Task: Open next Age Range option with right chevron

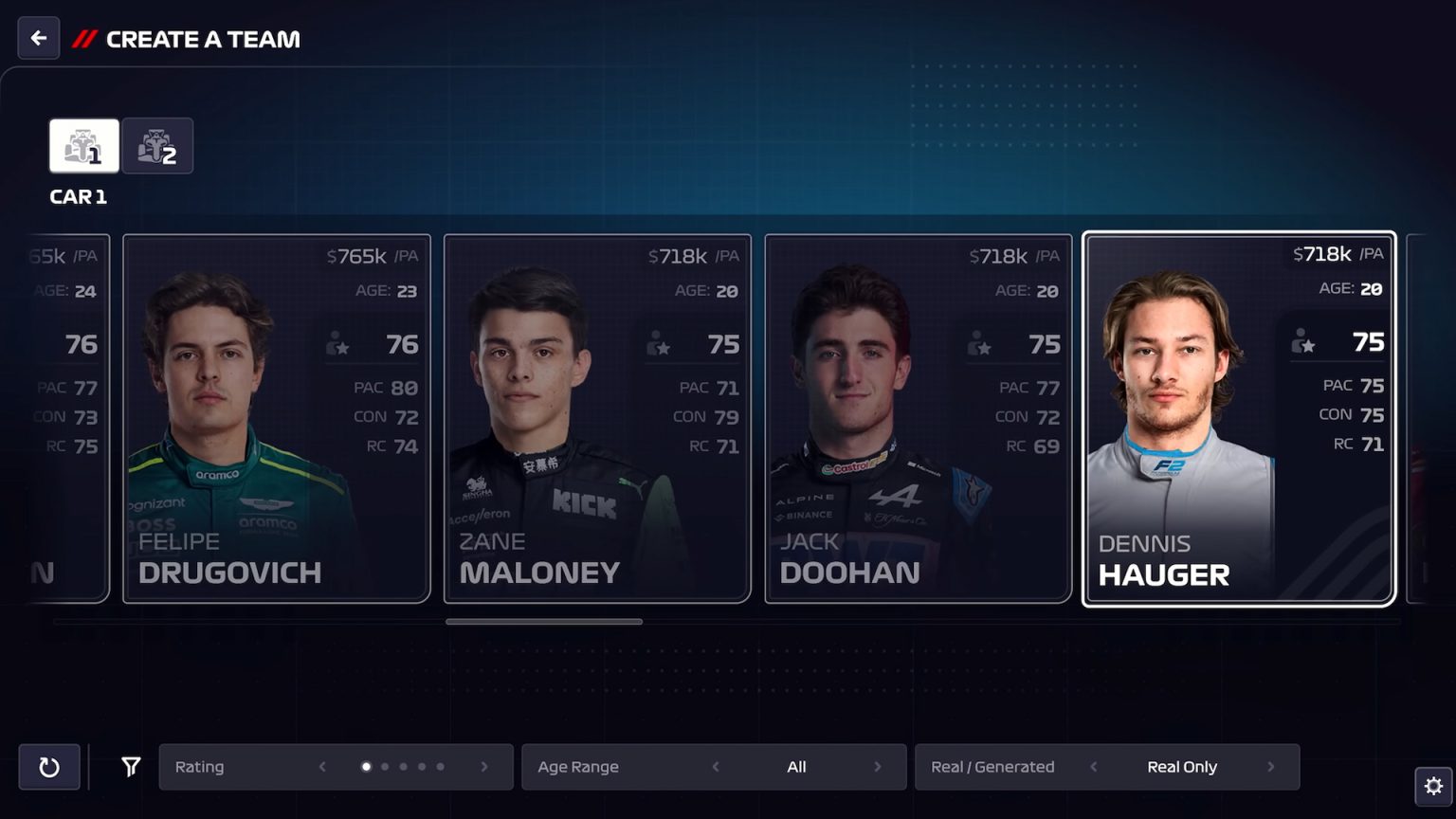Action: [877, 767]
